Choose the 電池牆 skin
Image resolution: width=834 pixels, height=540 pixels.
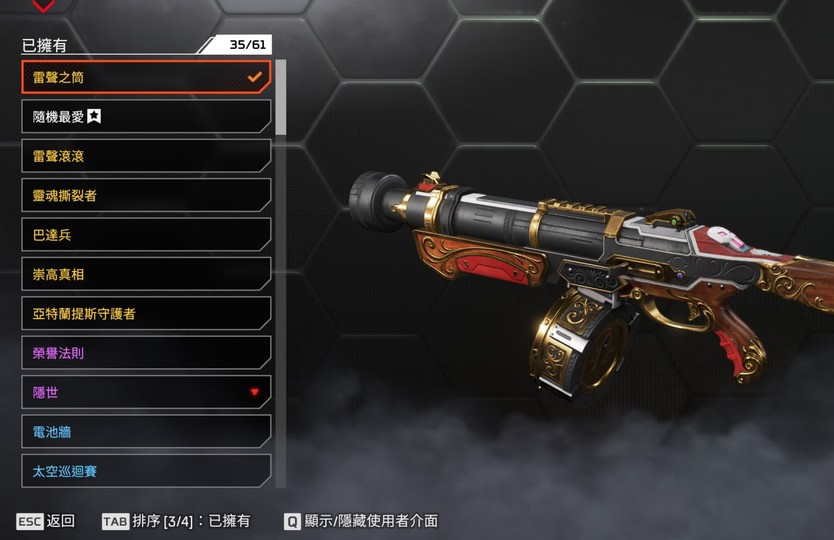click(146, 432)
